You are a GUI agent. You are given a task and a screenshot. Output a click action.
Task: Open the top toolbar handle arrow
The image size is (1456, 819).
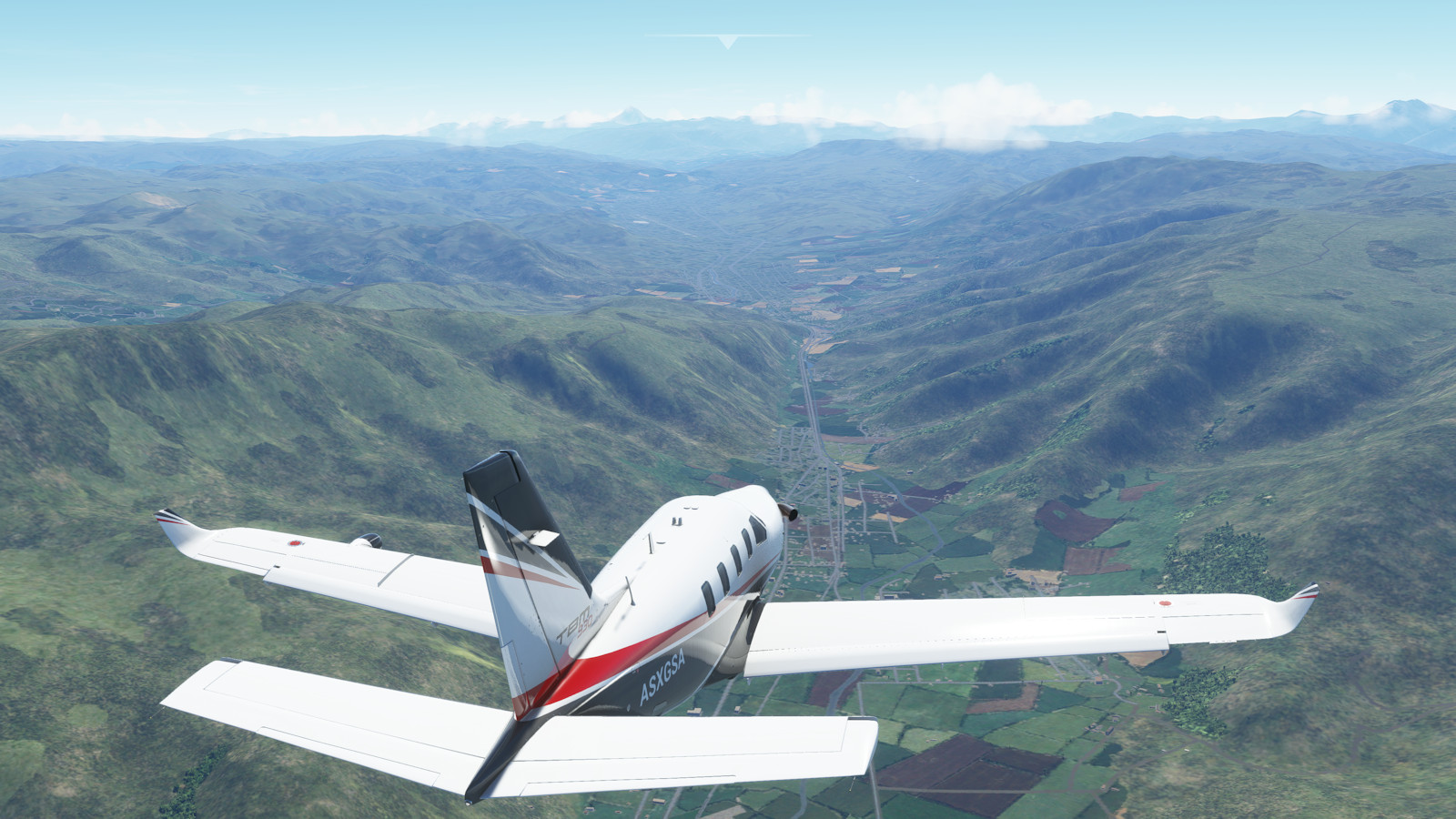click(x=727, y=41)
